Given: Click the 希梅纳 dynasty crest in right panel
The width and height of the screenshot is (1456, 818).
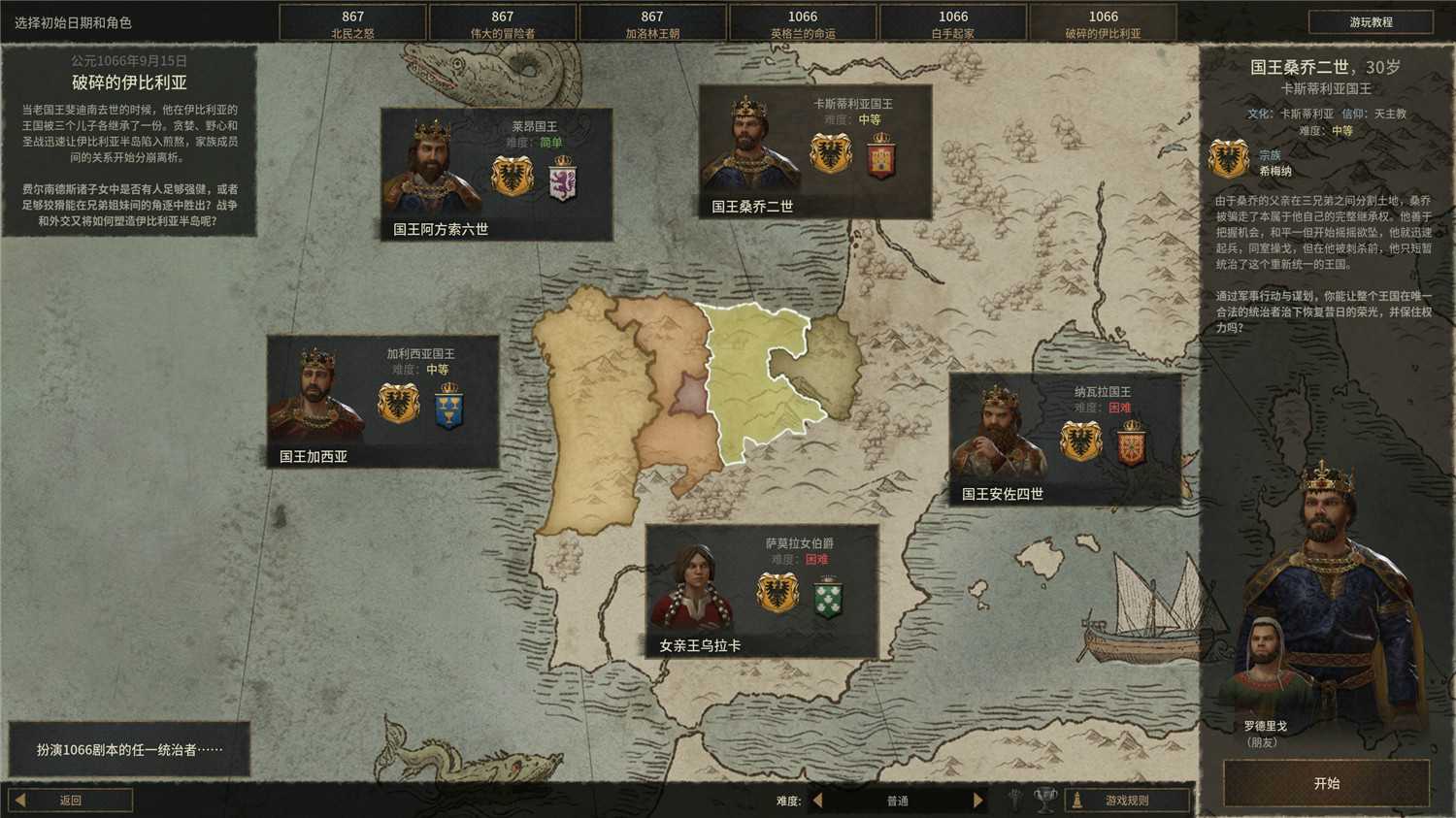Looking at the screenshot, I should 1229,160.
